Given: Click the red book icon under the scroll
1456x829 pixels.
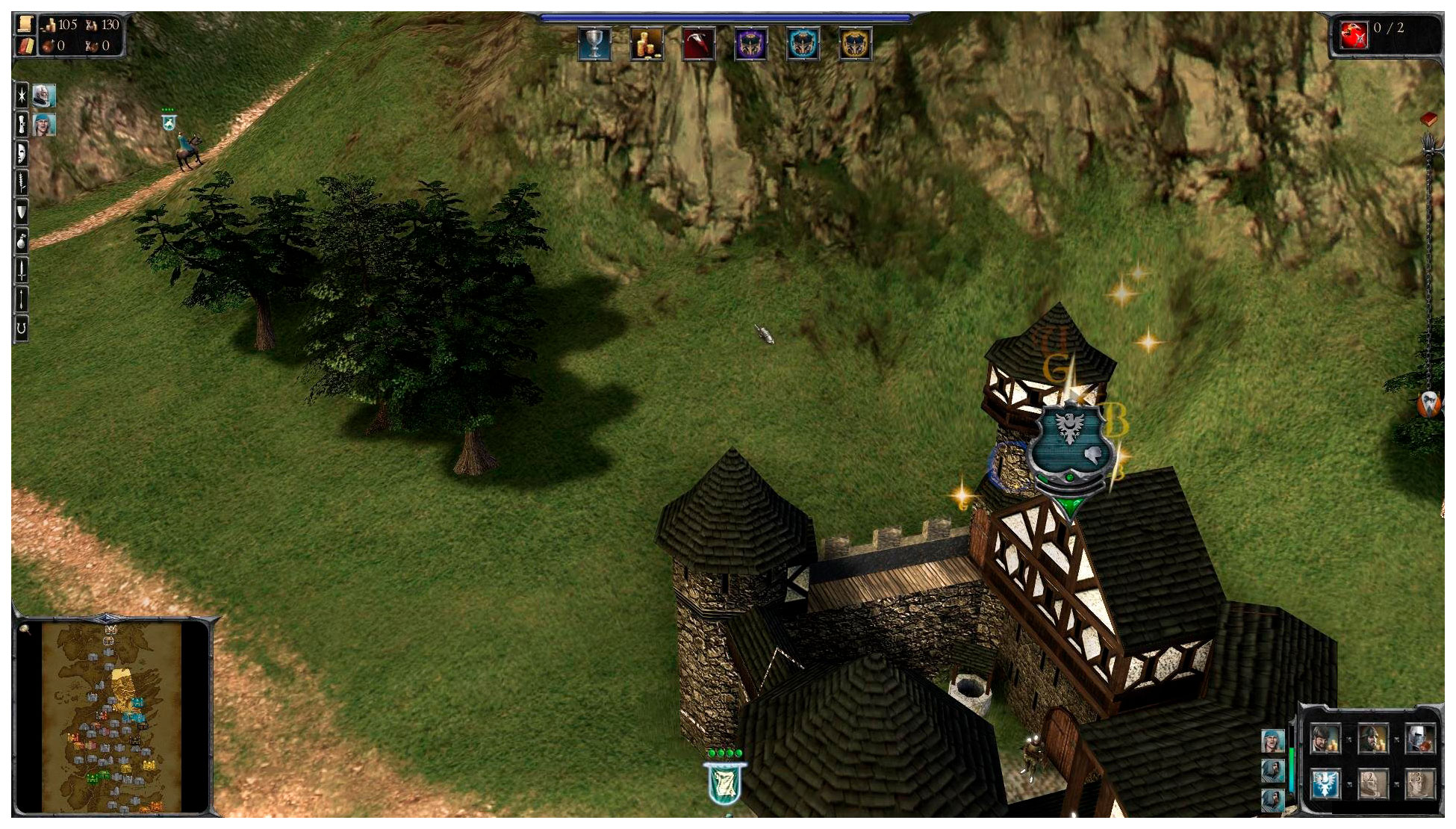Looking at the screenshot, I should click(25, 46).
